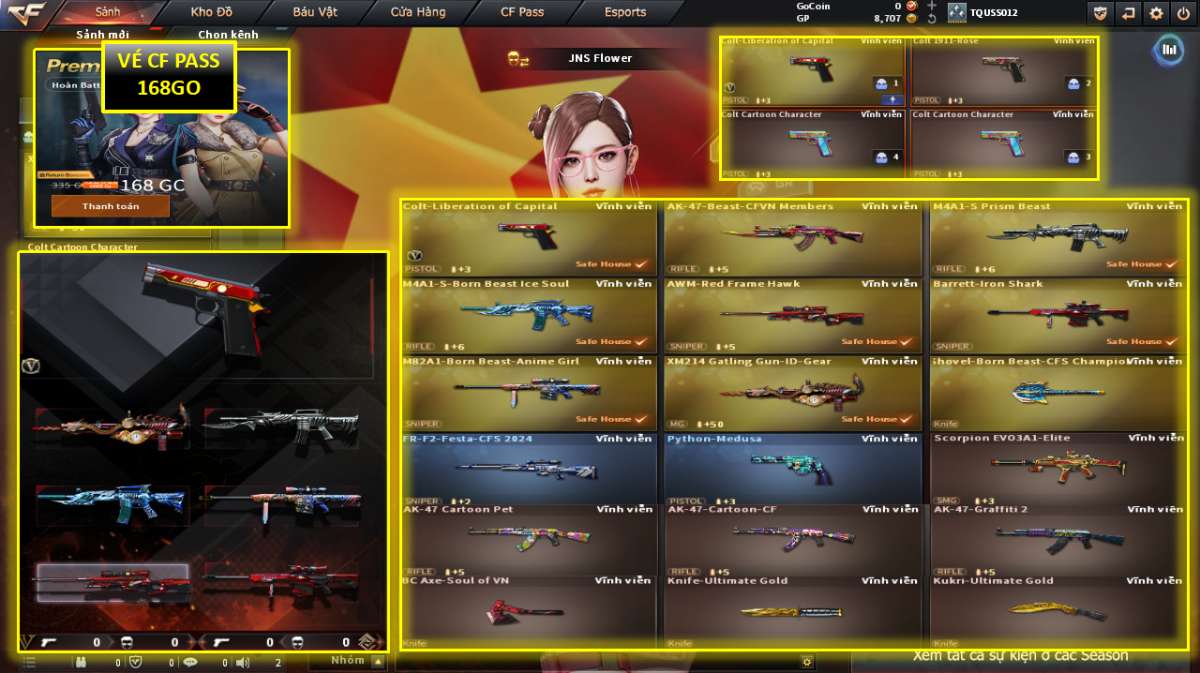Viewport: 1200px width, 673px height.
Task: Go to the Cửa Hàng shop tab
Action: pyautogui.click(x=419, y=12)
